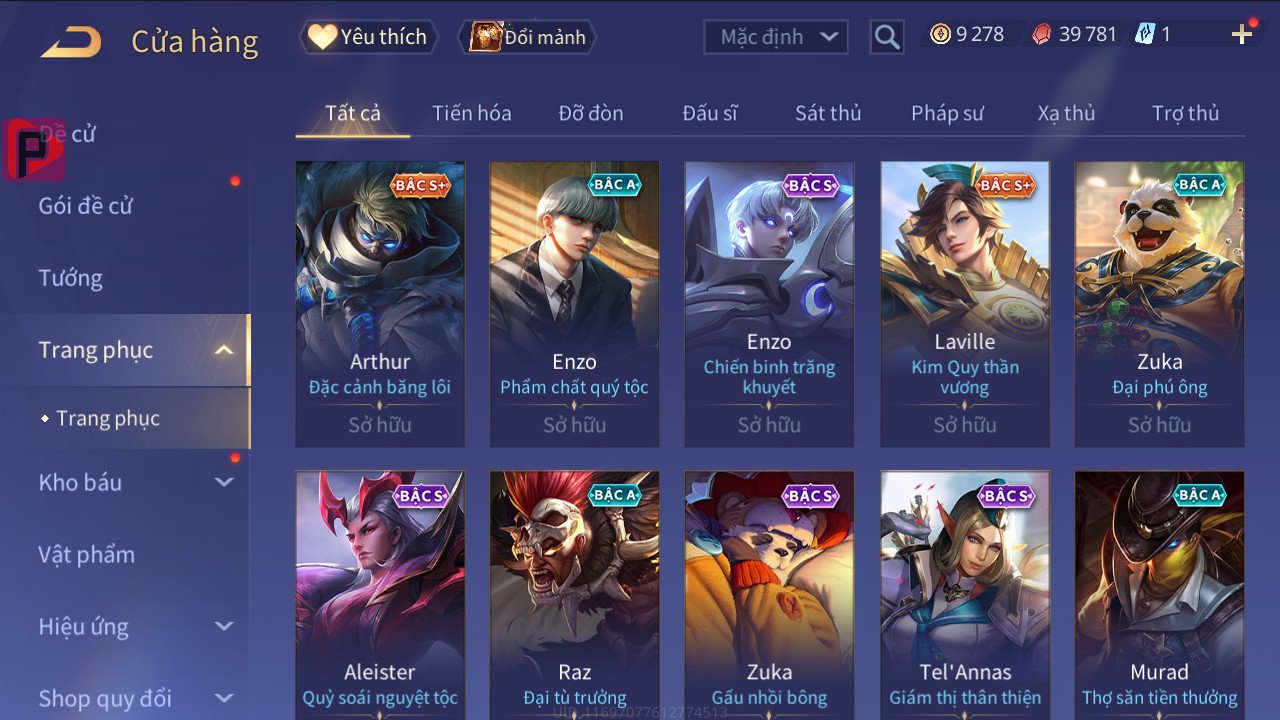This screenshot has height=720, width=1280.
Task: Open the Đổi mảnh fragment exchange
Action: (528, 37)
